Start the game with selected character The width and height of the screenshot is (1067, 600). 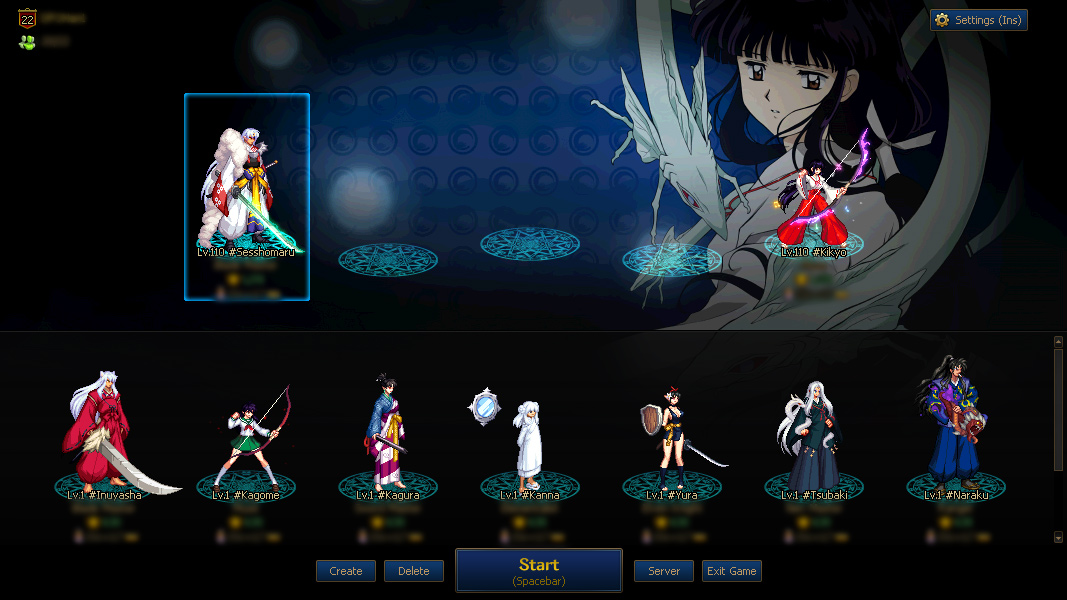point(539,570)
